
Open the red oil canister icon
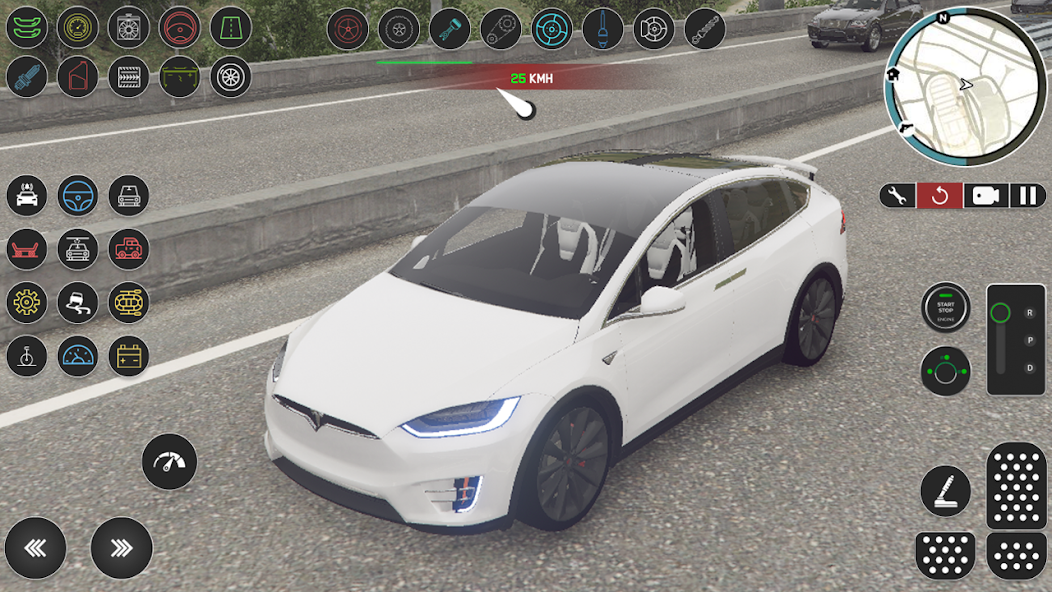point(78,77)
